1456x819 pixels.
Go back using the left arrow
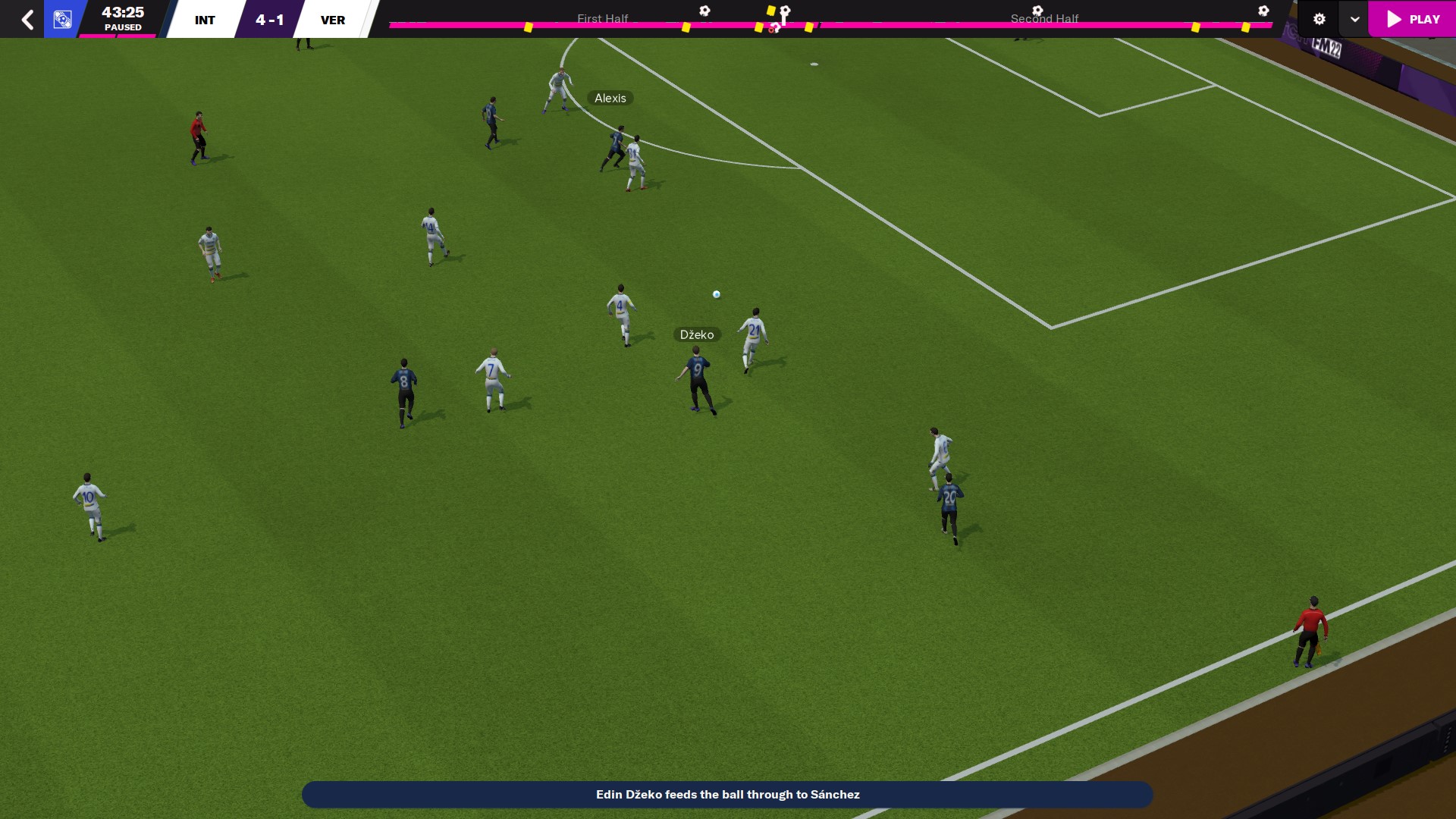click(x=27, y=19)
